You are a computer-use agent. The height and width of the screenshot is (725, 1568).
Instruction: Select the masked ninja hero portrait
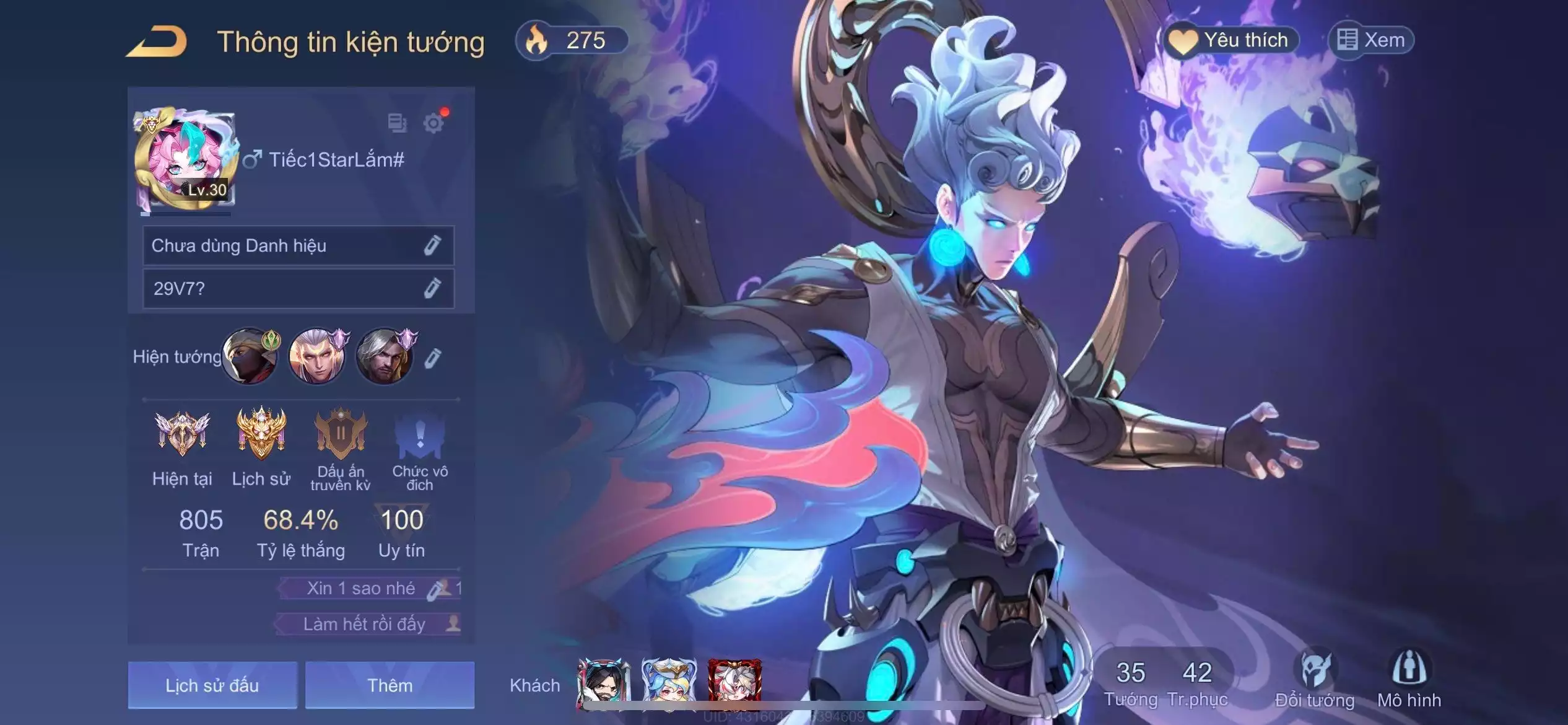pyautogui.click(x=250, y=356)
